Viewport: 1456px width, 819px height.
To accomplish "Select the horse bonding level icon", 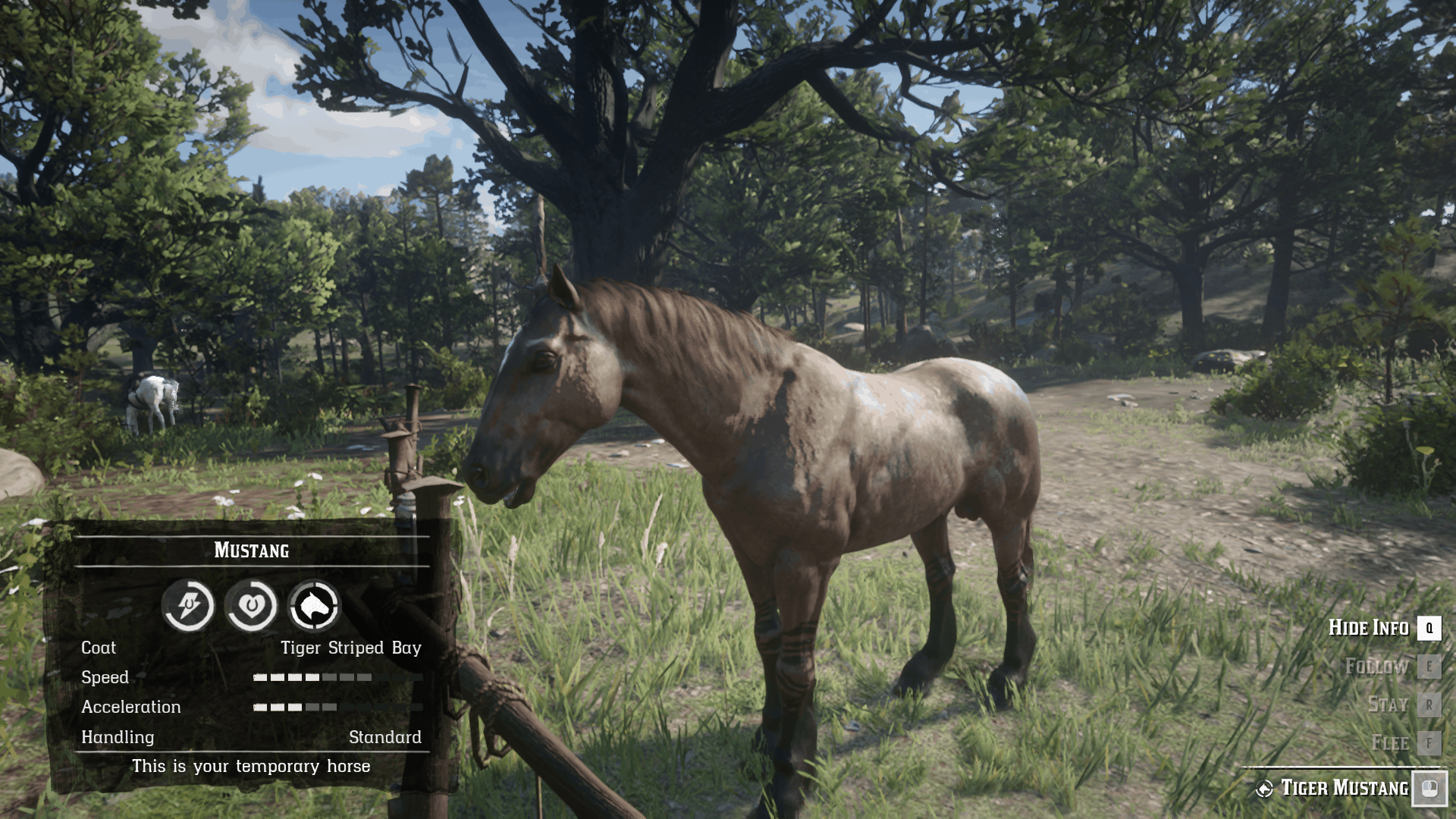I will coord(314,605).
